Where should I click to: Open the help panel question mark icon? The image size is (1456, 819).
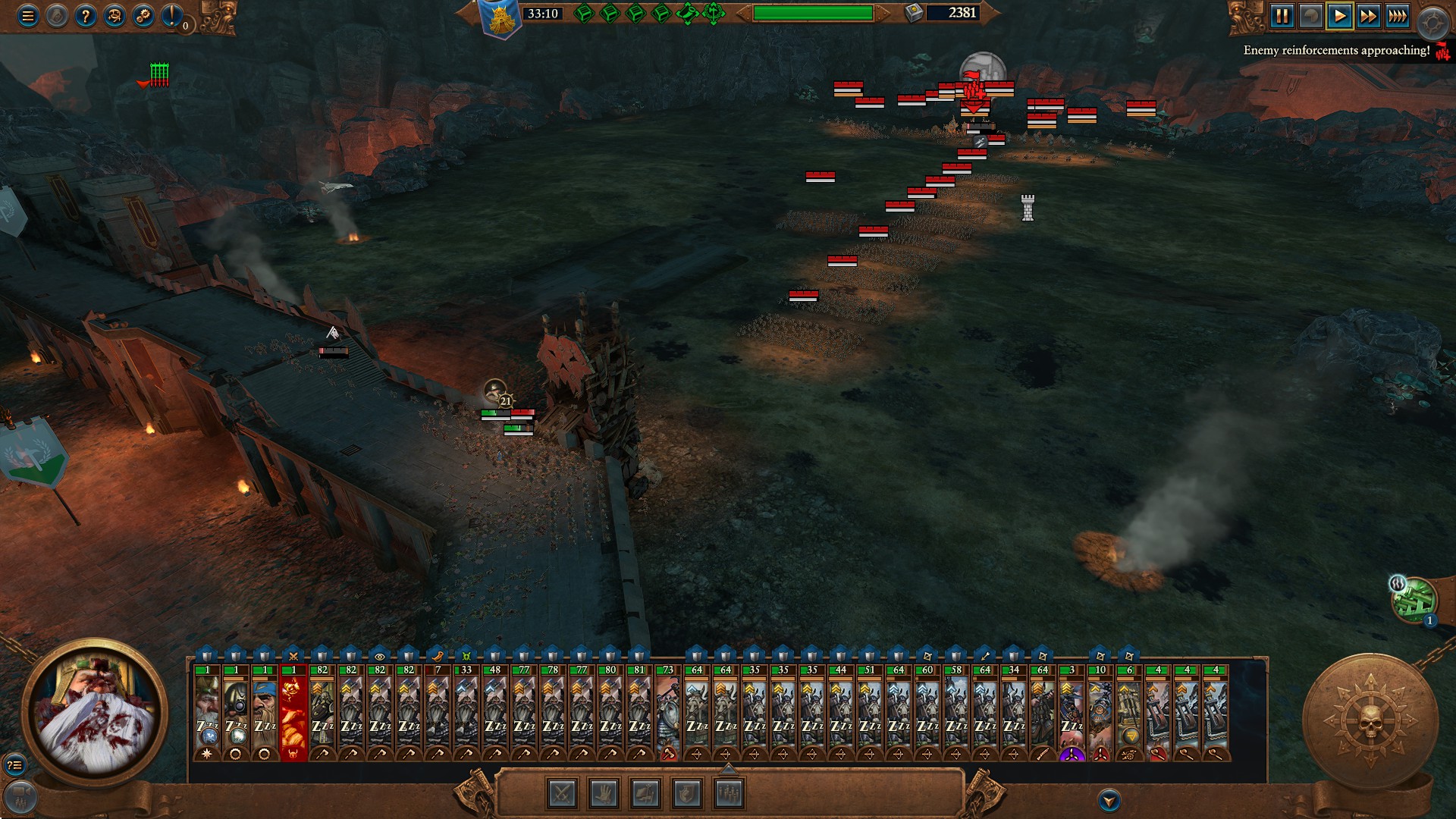(x=86, y=15)
